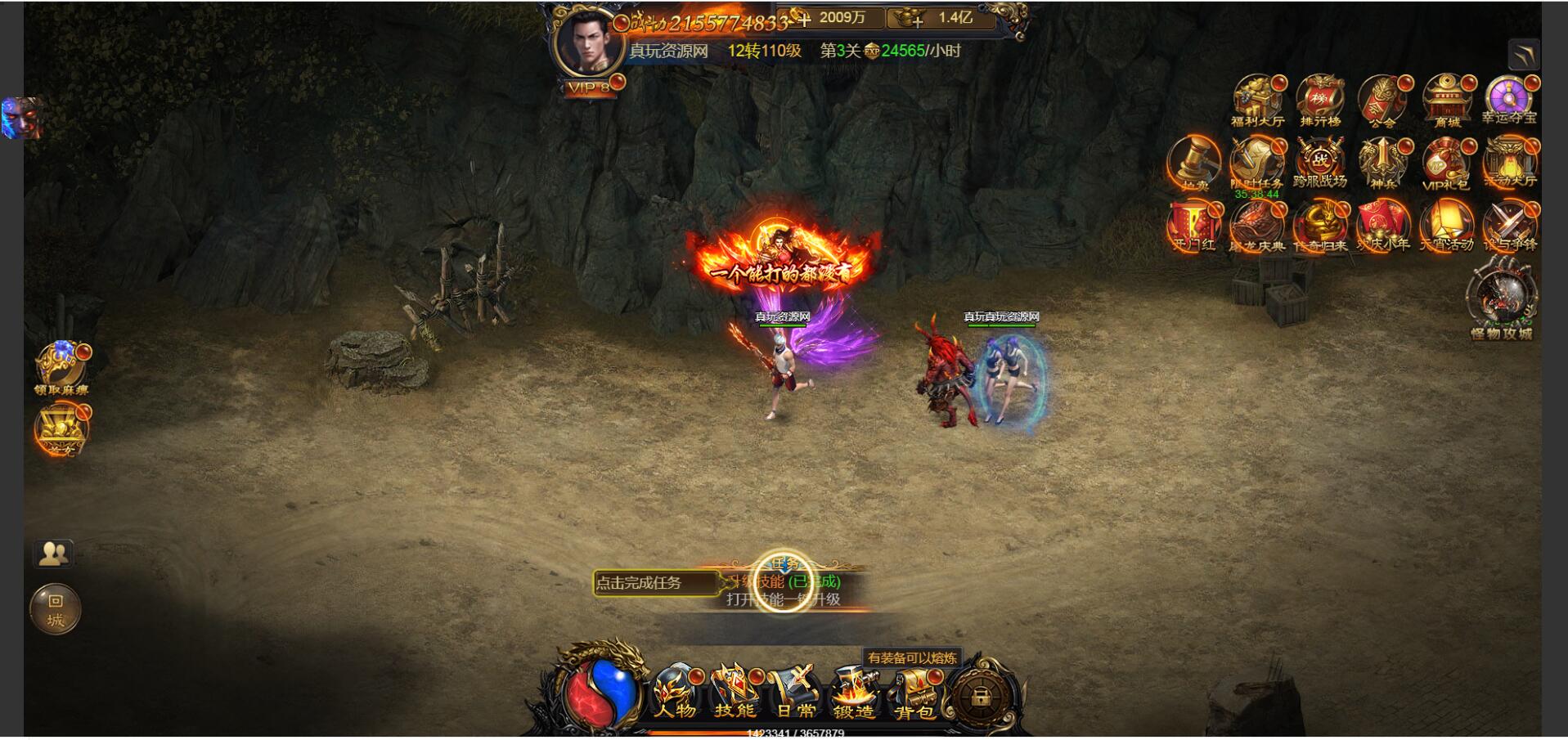Screen dimensions: 1568x740
Task: Open the 福利大厅 welfare hall
Action: tap(1257, 101)
